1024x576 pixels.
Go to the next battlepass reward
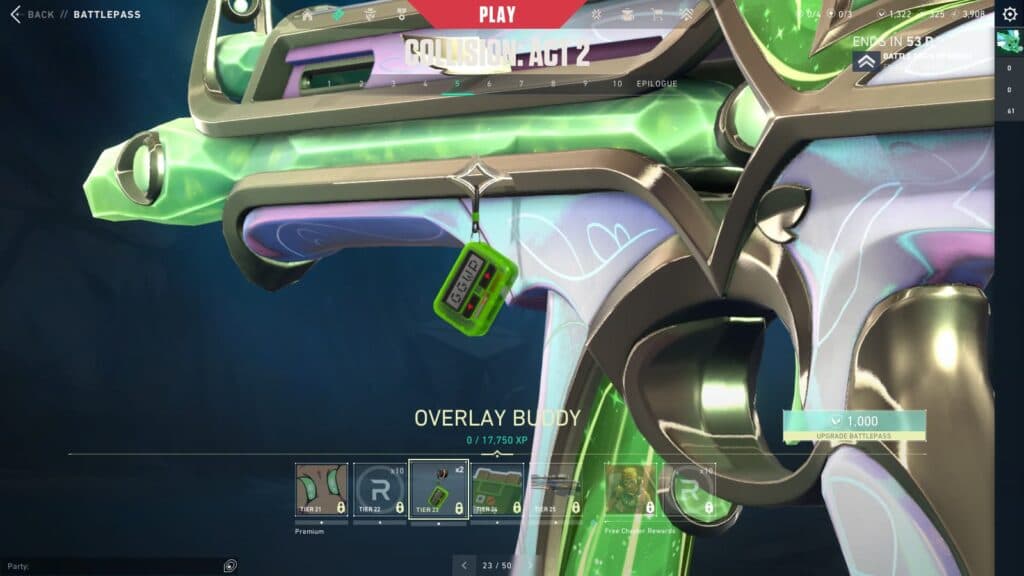click(531, 566)
